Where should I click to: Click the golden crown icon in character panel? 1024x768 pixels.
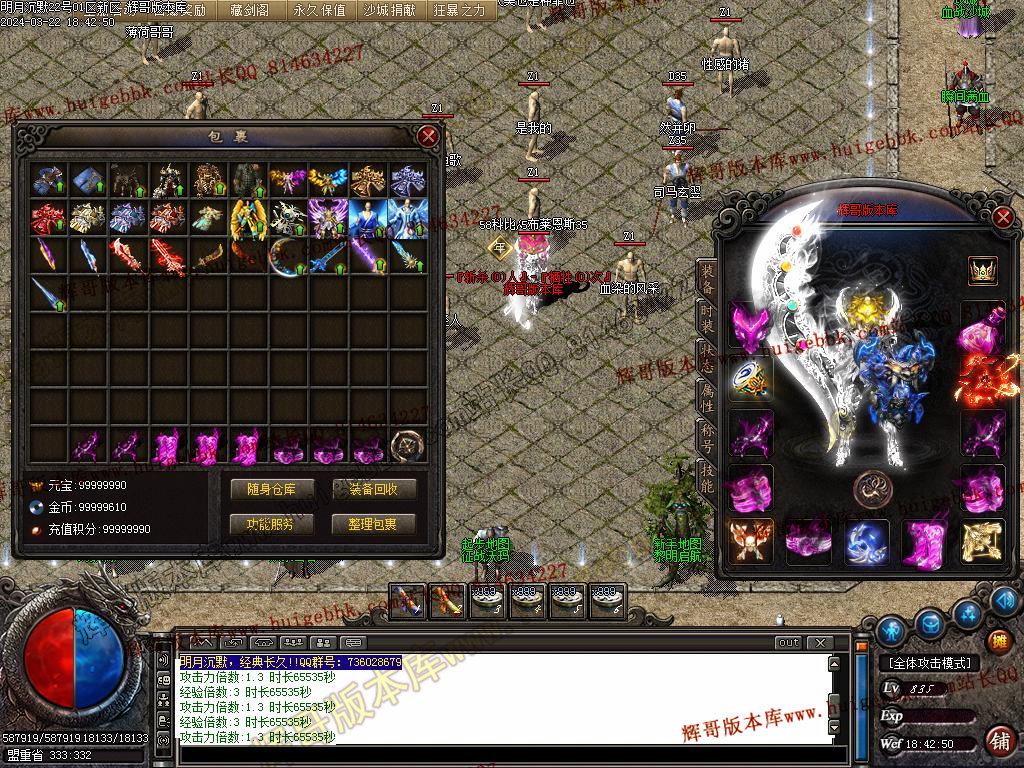[981, 271]
